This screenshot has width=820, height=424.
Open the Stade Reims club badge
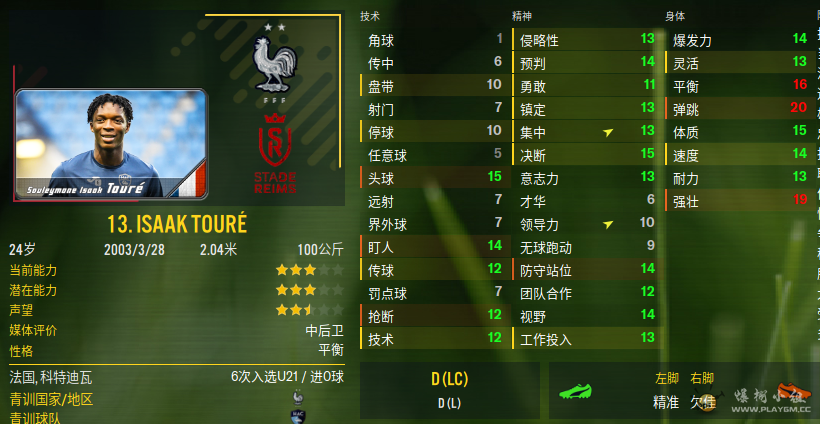(x=273, y=155)
